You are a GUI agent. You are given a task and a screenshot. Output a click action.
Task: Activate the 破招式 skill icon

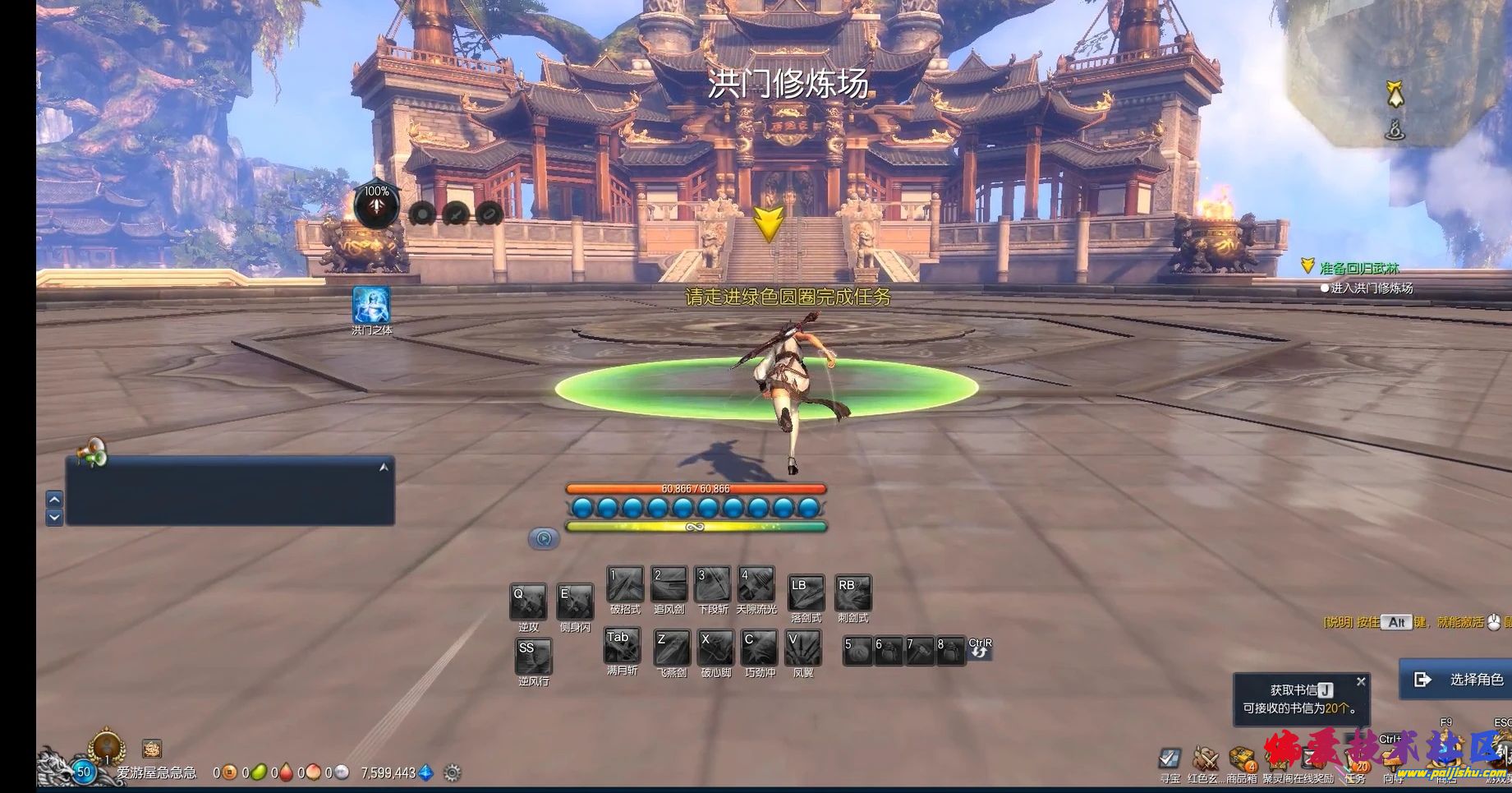625,585
